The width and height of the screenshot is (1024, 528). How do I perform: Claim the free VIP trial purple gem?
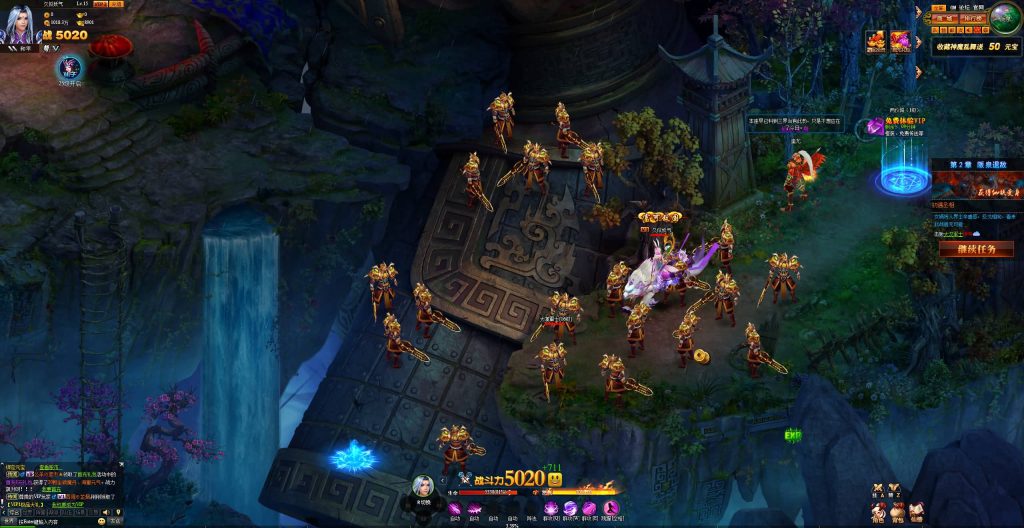point(875,125)
